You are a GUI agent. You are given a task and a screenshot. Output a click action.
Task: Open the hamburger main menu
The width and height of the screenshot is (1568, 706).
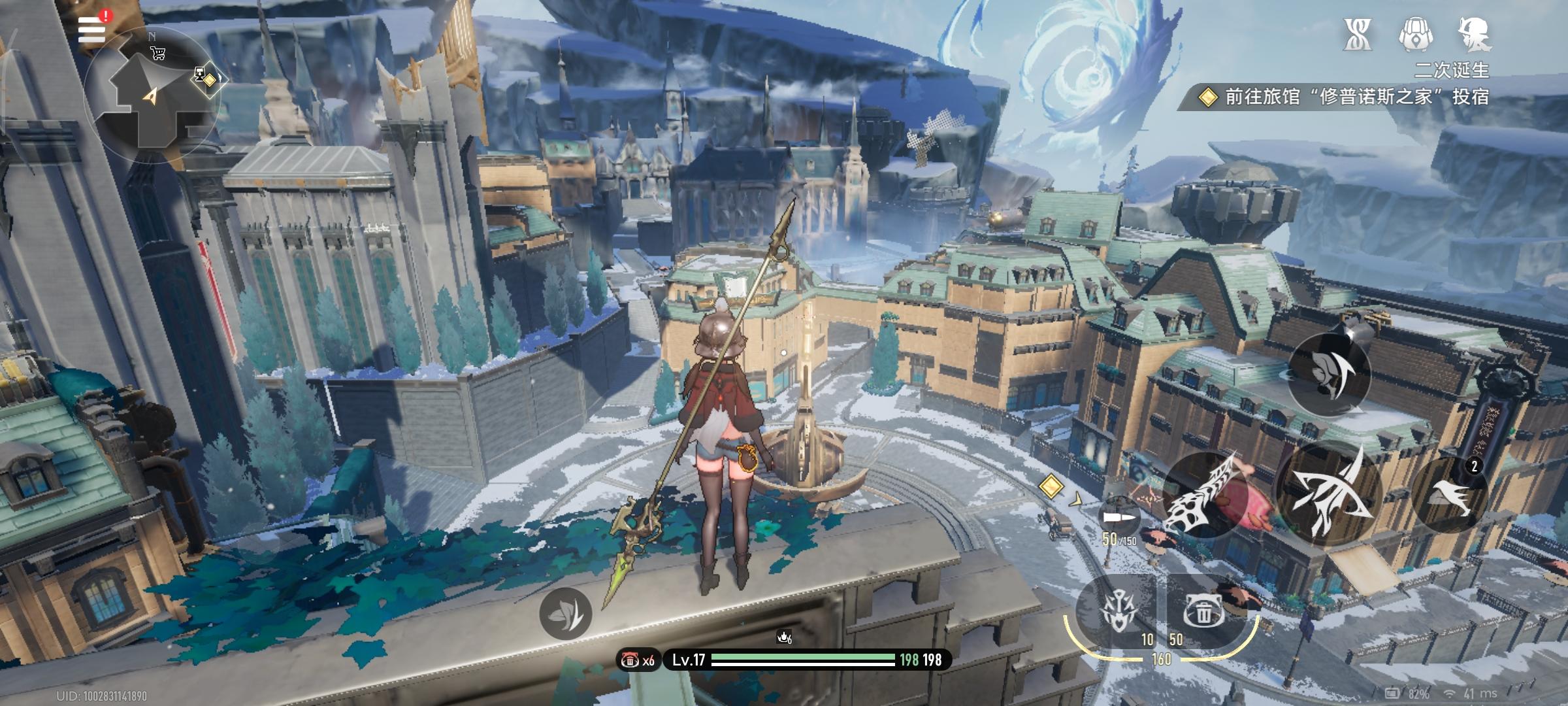[x=91, y=31]
